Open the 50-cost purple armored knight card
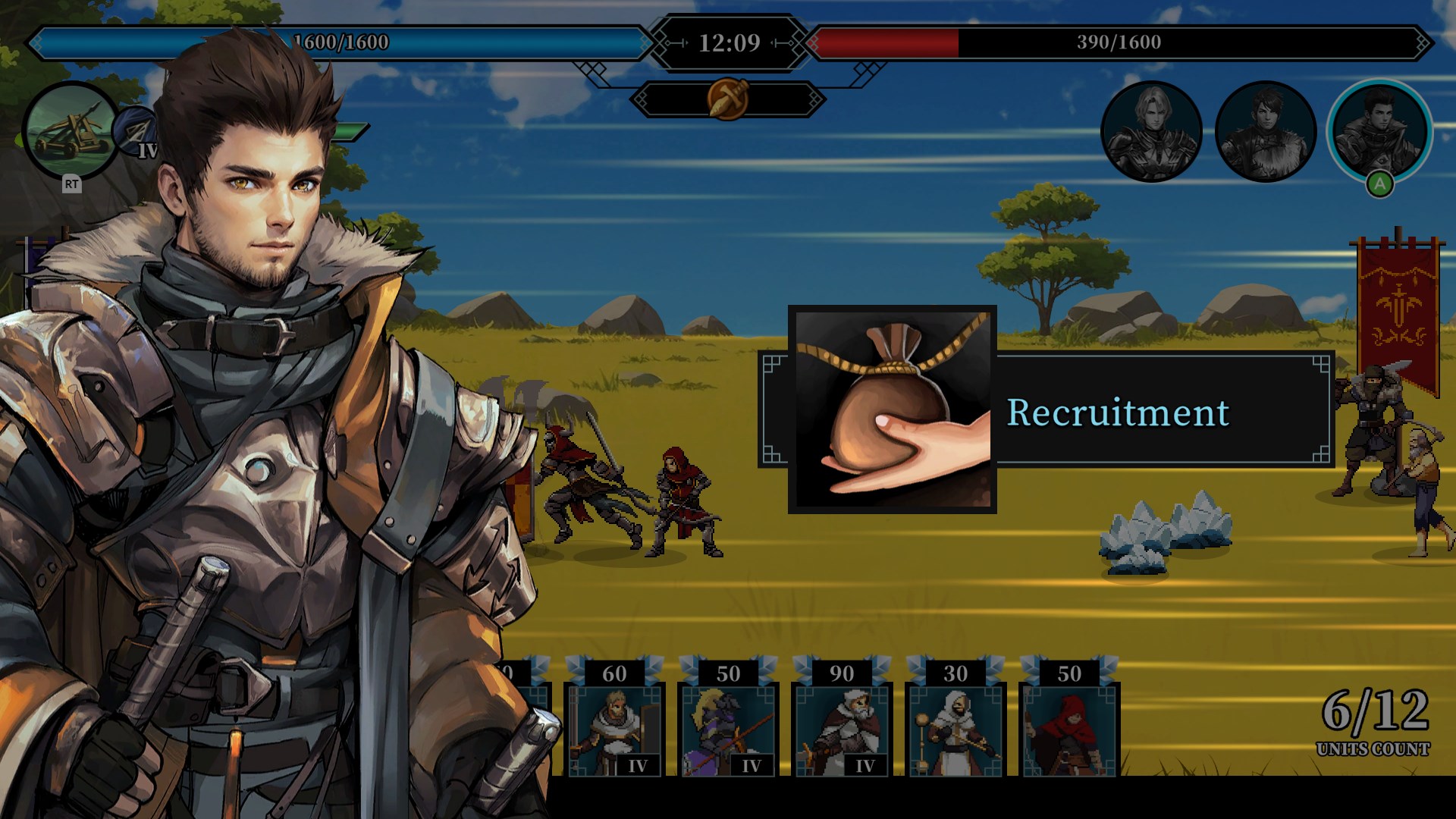 click(x=730, y=730)
